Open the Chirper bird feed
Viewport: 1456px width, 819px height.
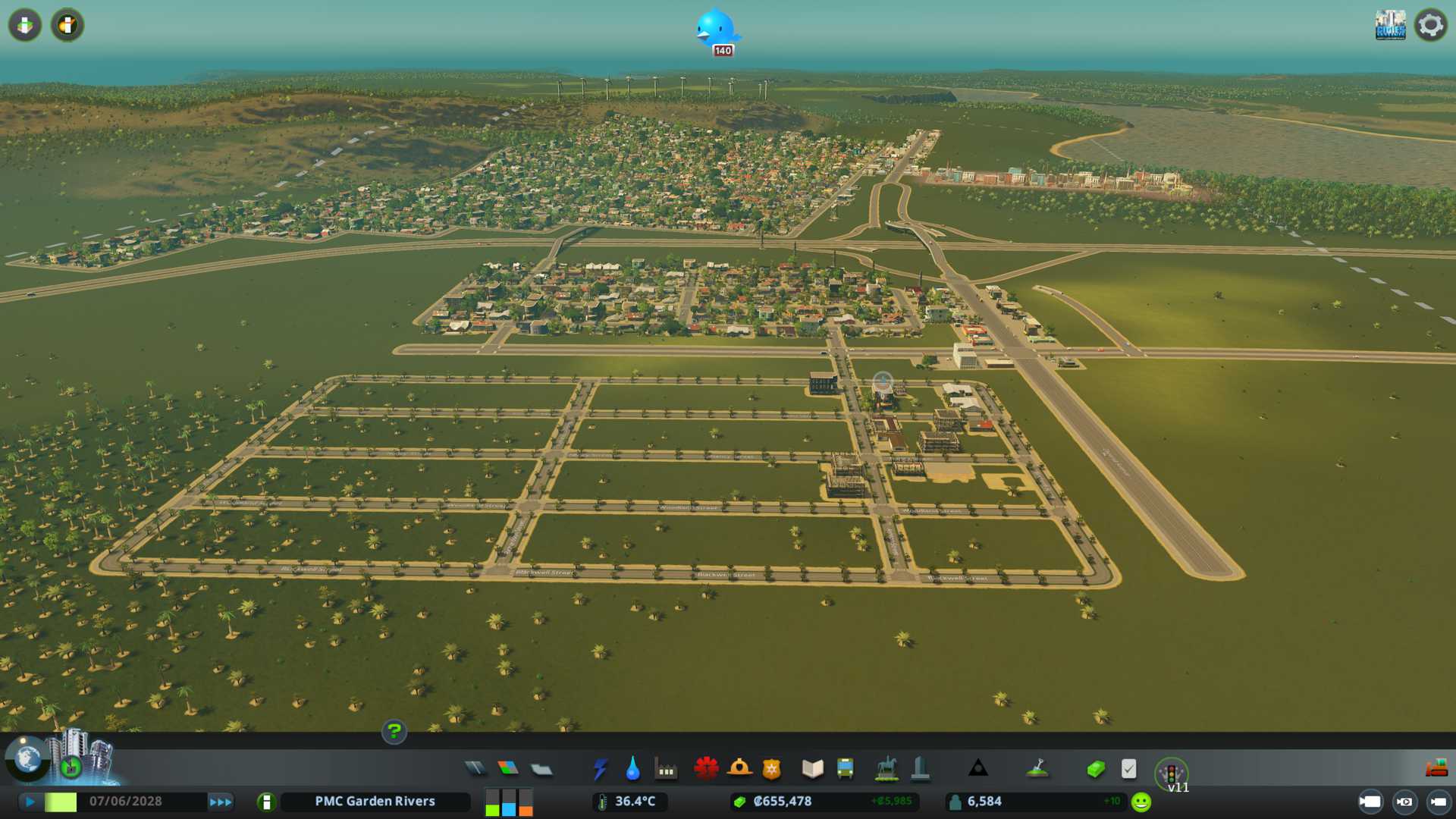click(x=716, y=30)
